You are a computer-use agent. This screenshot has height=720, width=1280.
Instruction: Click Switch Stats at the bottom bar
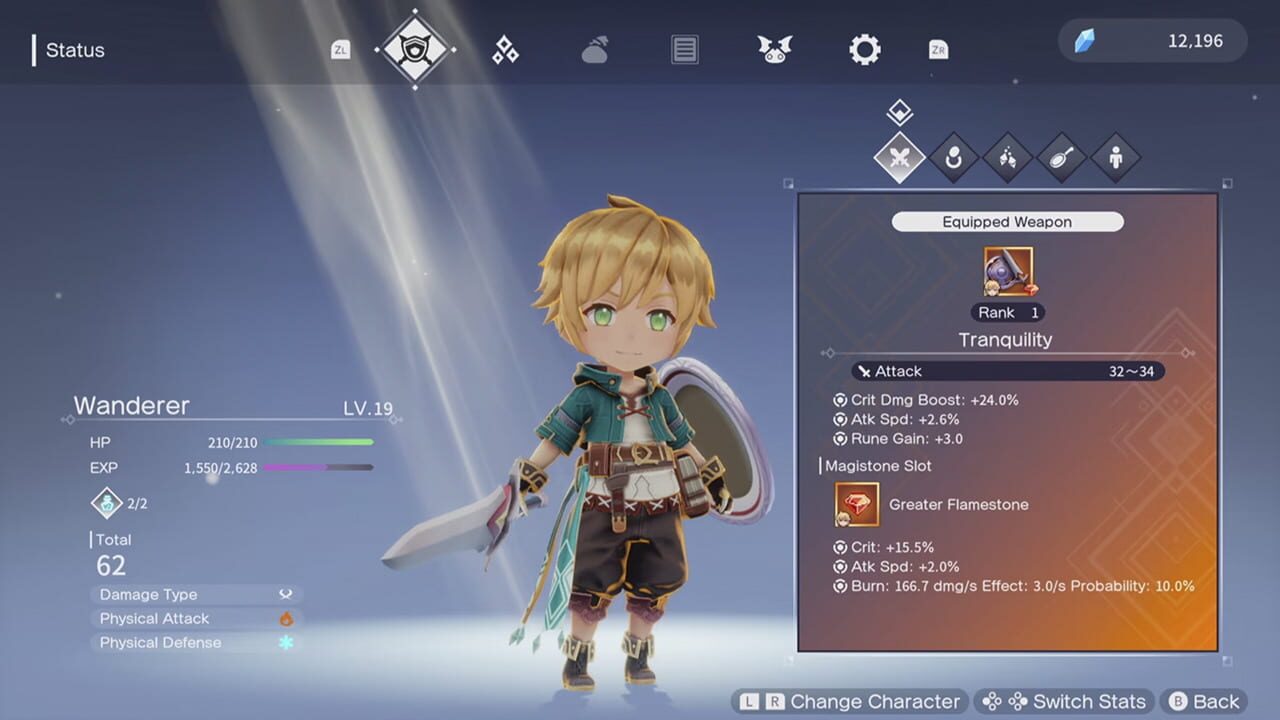pos(1065,701)
